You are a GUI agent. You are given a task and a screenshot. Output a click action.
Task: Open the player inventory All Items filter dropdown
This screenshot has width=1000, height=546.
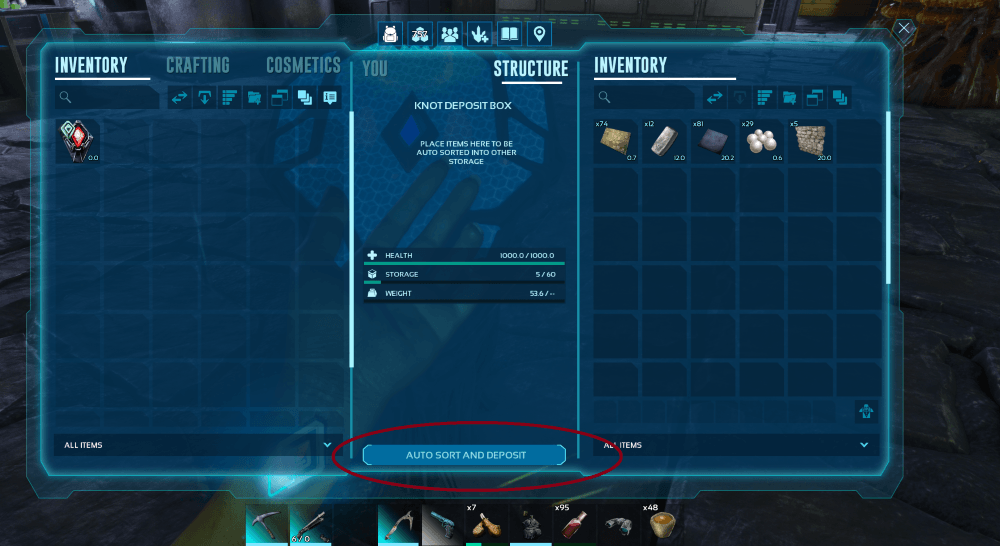click(x=195, y=445)
